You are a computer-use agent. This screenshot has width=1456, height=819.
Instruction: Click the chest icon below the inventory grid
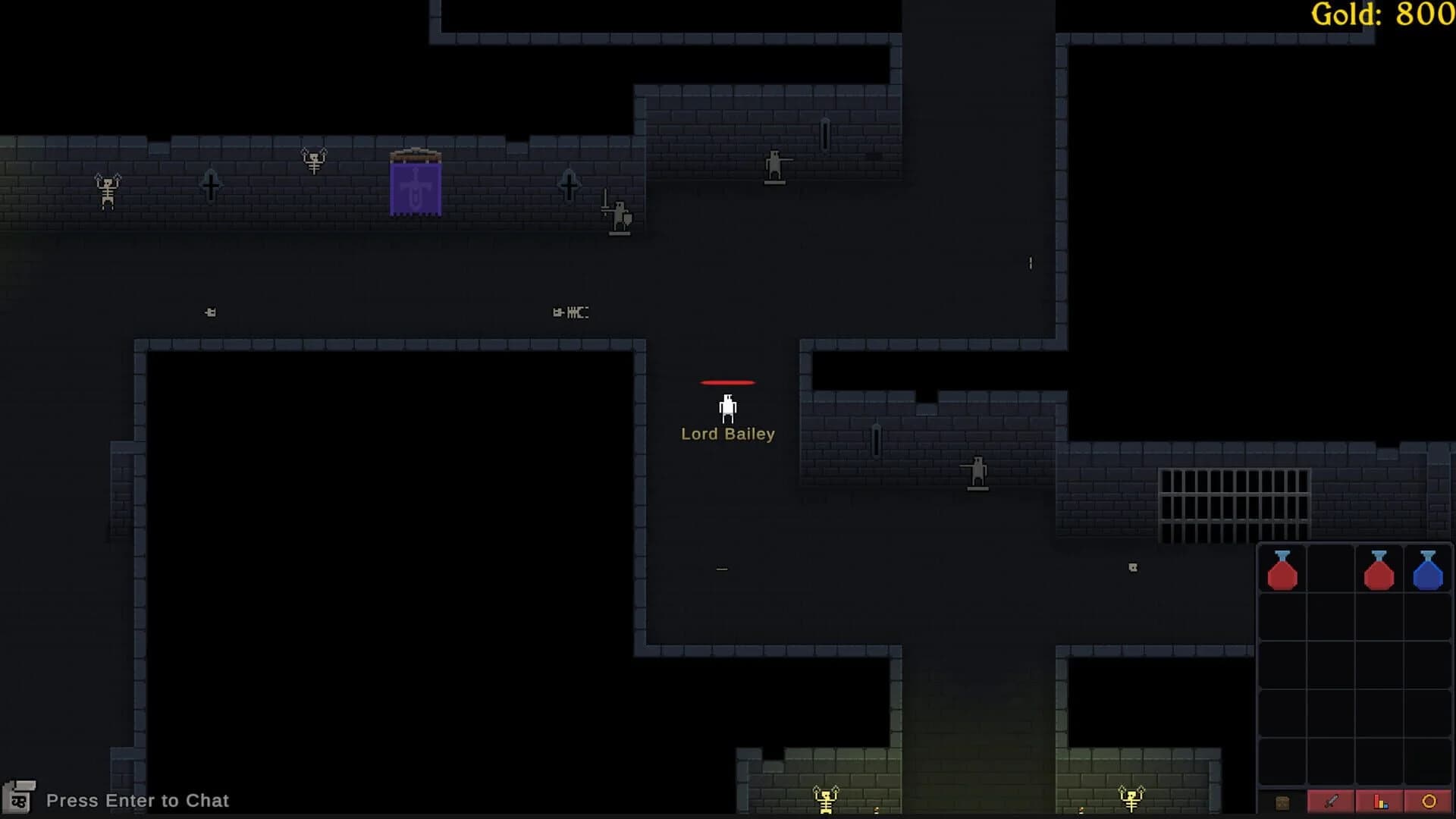point(1282,801)
